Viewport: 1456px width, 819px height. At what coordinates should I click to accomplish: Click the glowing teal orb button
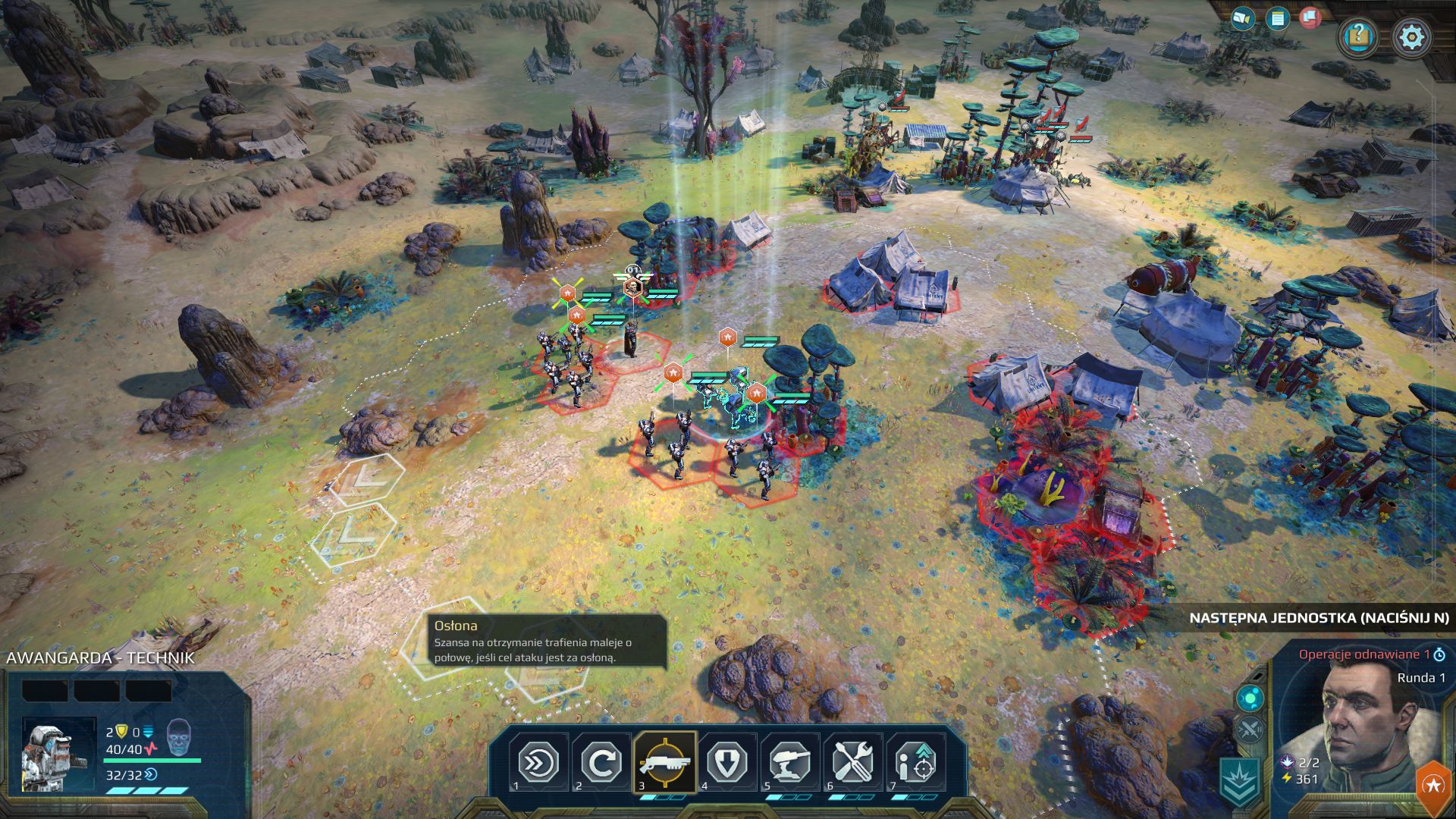[1250, 696]
